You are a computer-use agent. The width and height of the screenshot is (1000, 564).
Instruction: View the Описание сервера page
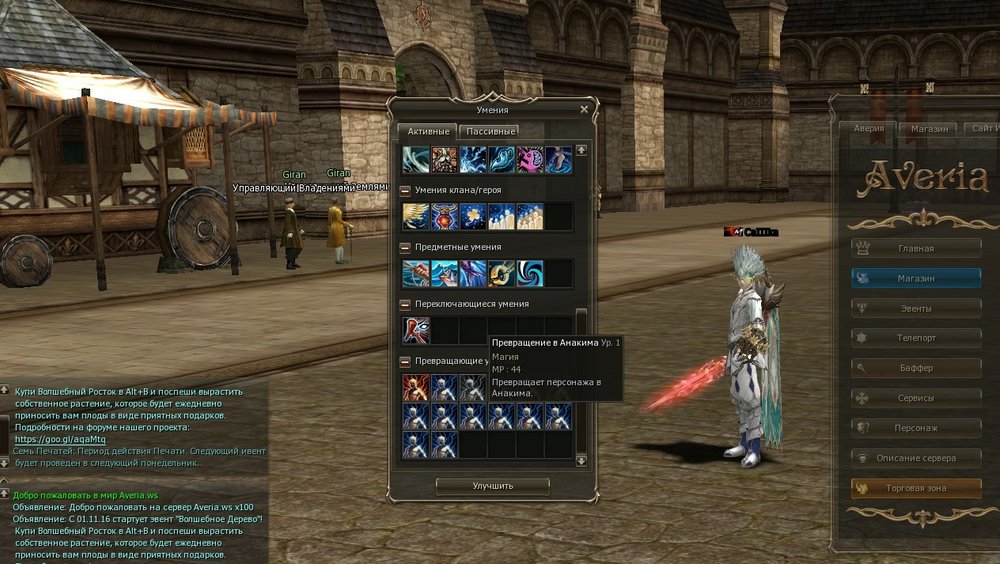pyautogui.click(x=916, y=458)
